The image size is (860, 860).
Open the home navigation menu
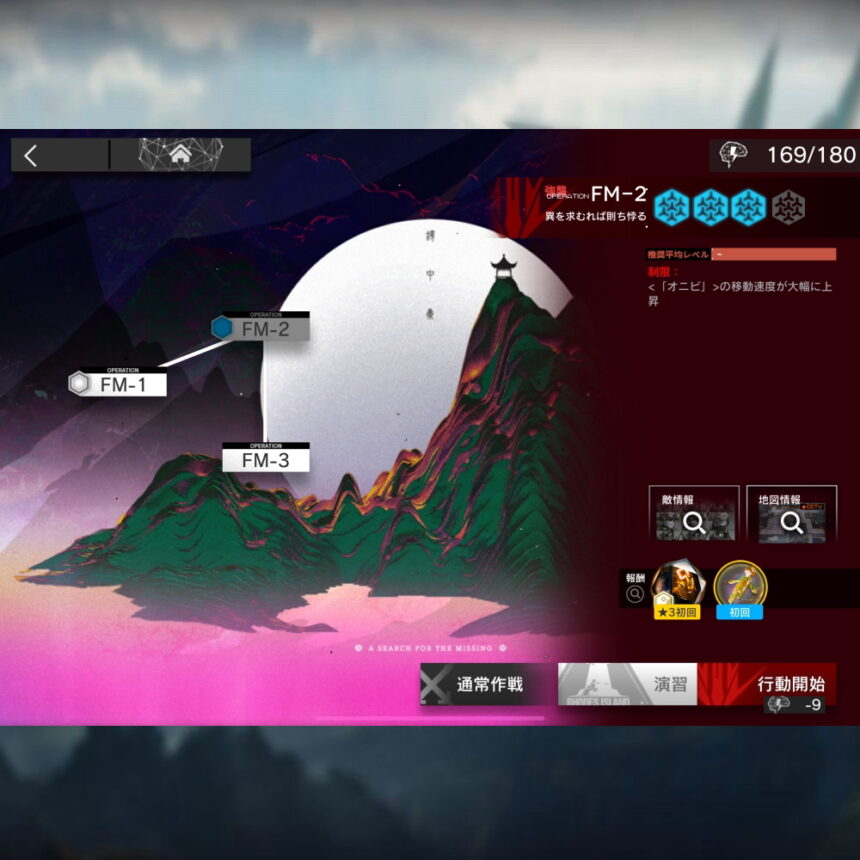(180, 155)
